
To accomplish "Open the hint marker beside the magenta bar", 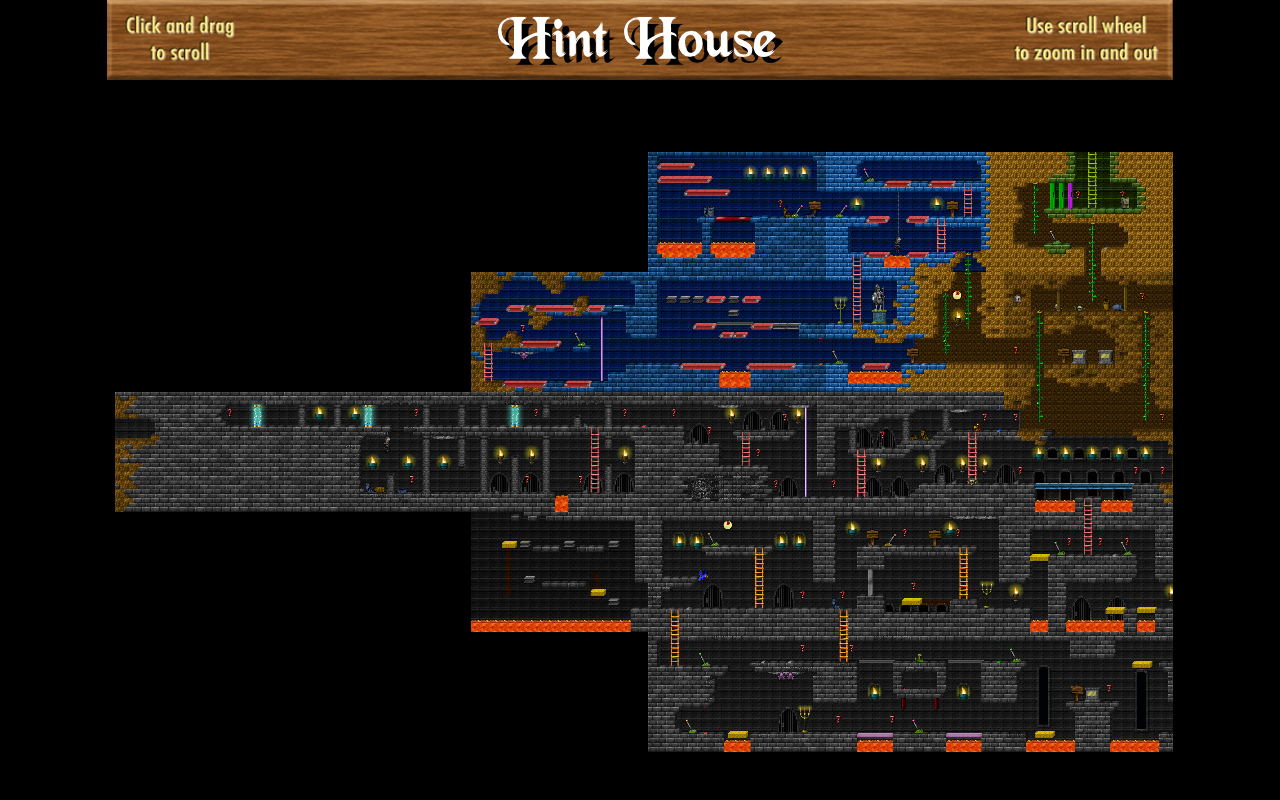I will (1077, 194).
